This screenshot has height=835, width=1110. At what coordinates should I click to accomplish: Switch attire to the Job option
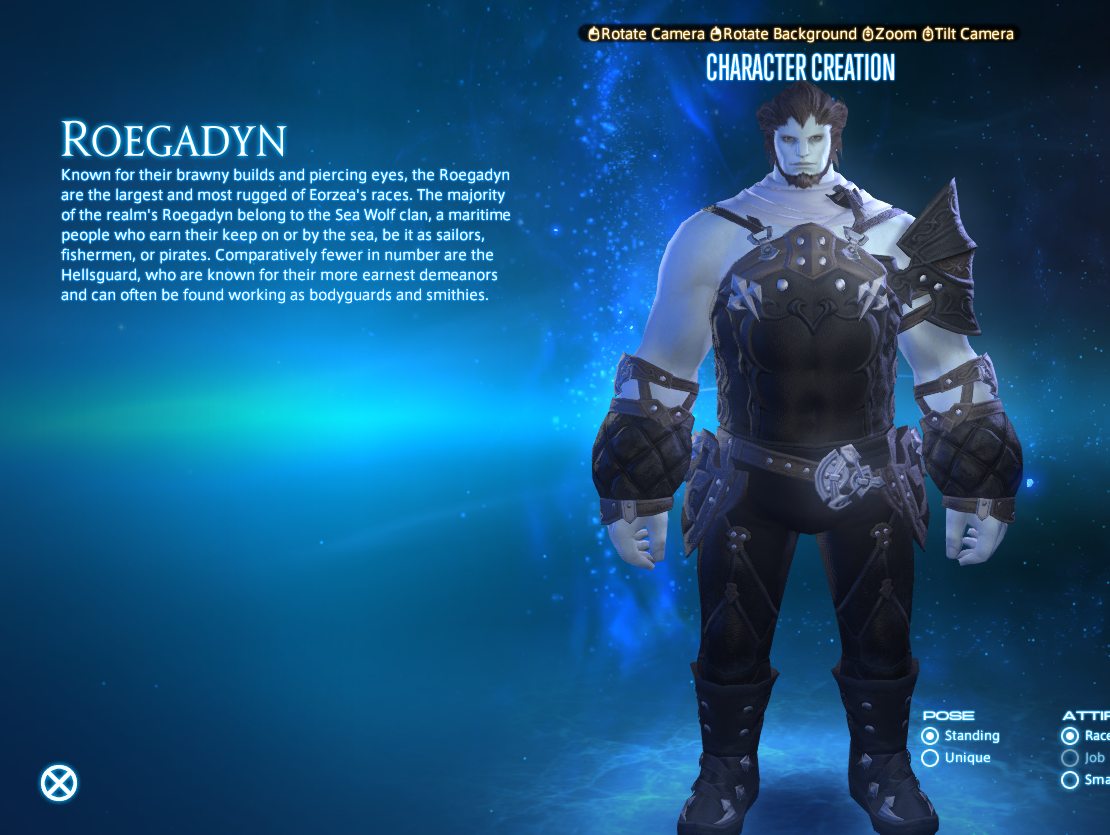(x=1071, y=758)
